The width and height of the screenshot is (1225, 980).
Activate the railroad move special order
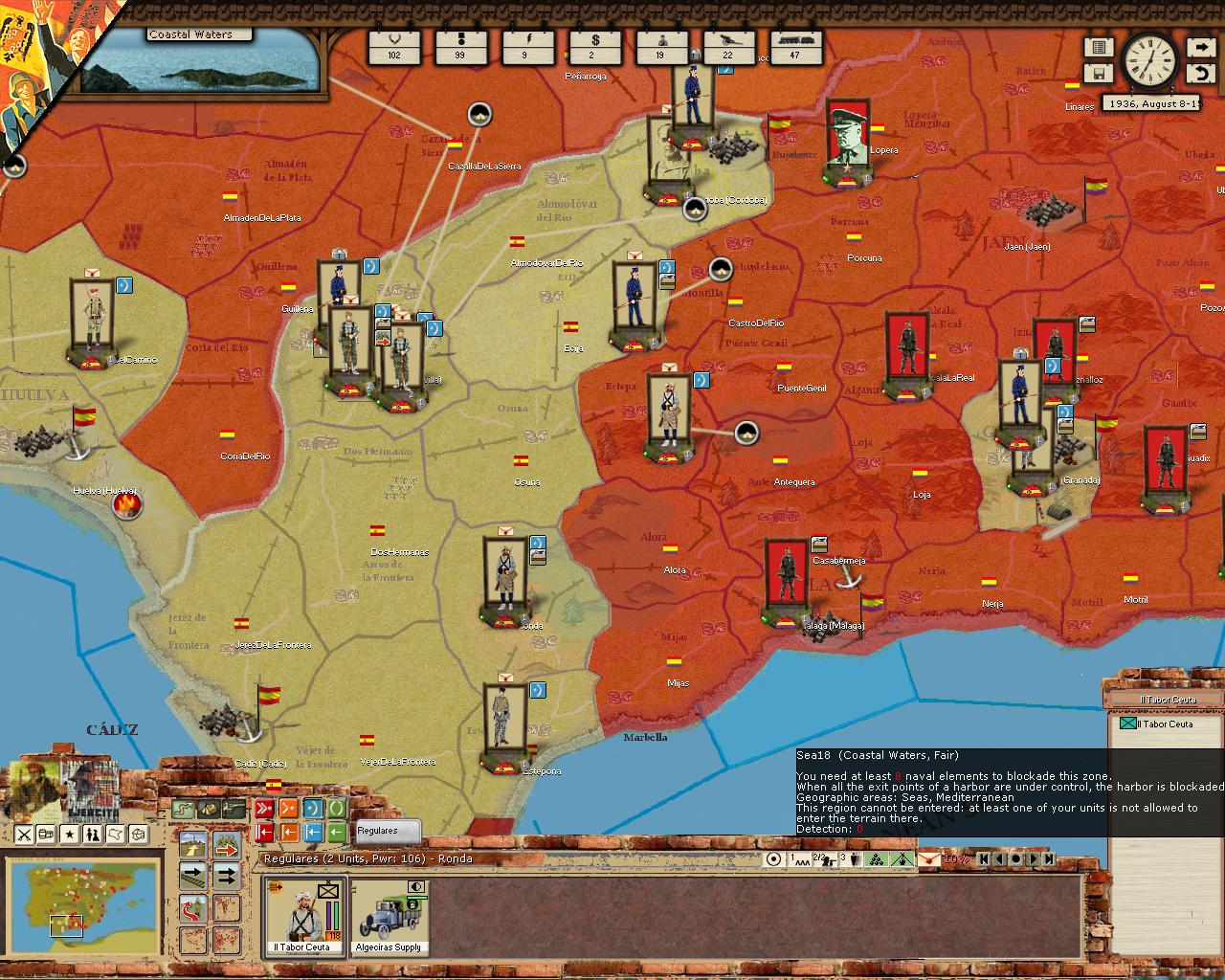pos(194,875)
